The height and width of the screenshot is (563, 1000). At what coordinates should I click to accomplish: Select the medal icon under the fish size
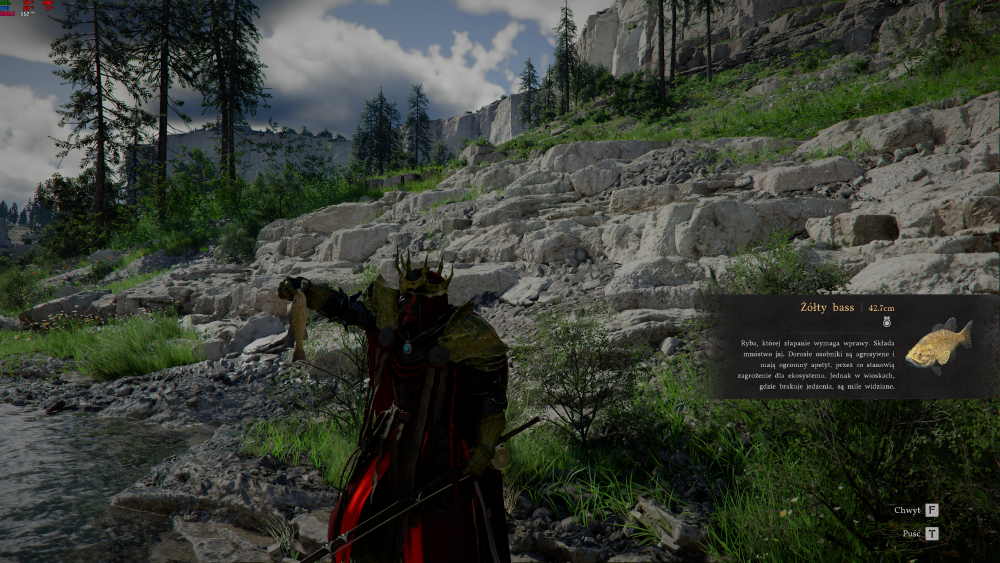click(886, 323)
